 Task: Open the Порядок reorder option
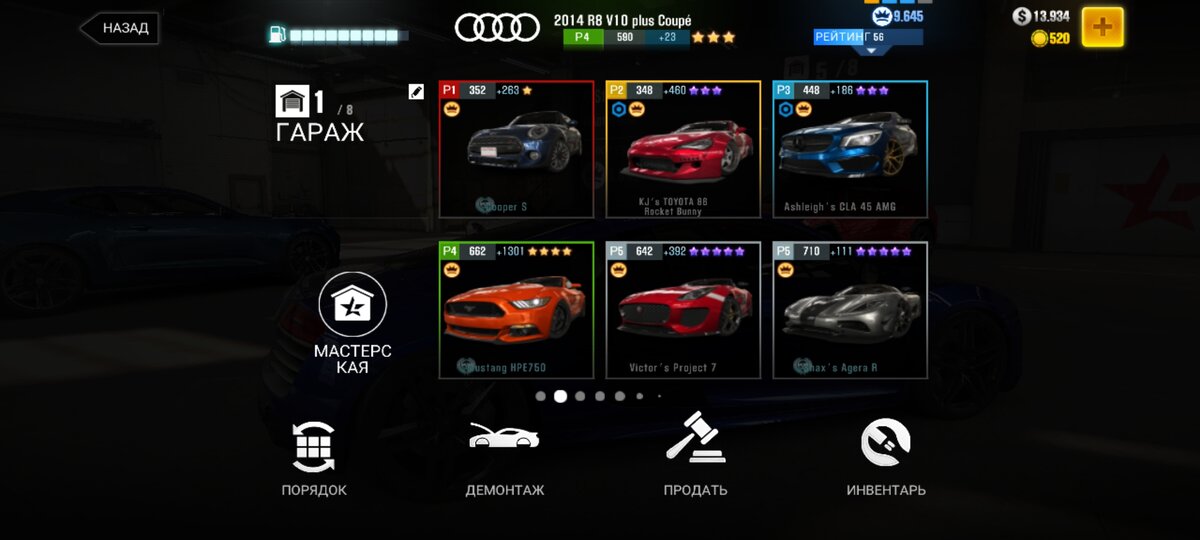(x=314, y=458)
